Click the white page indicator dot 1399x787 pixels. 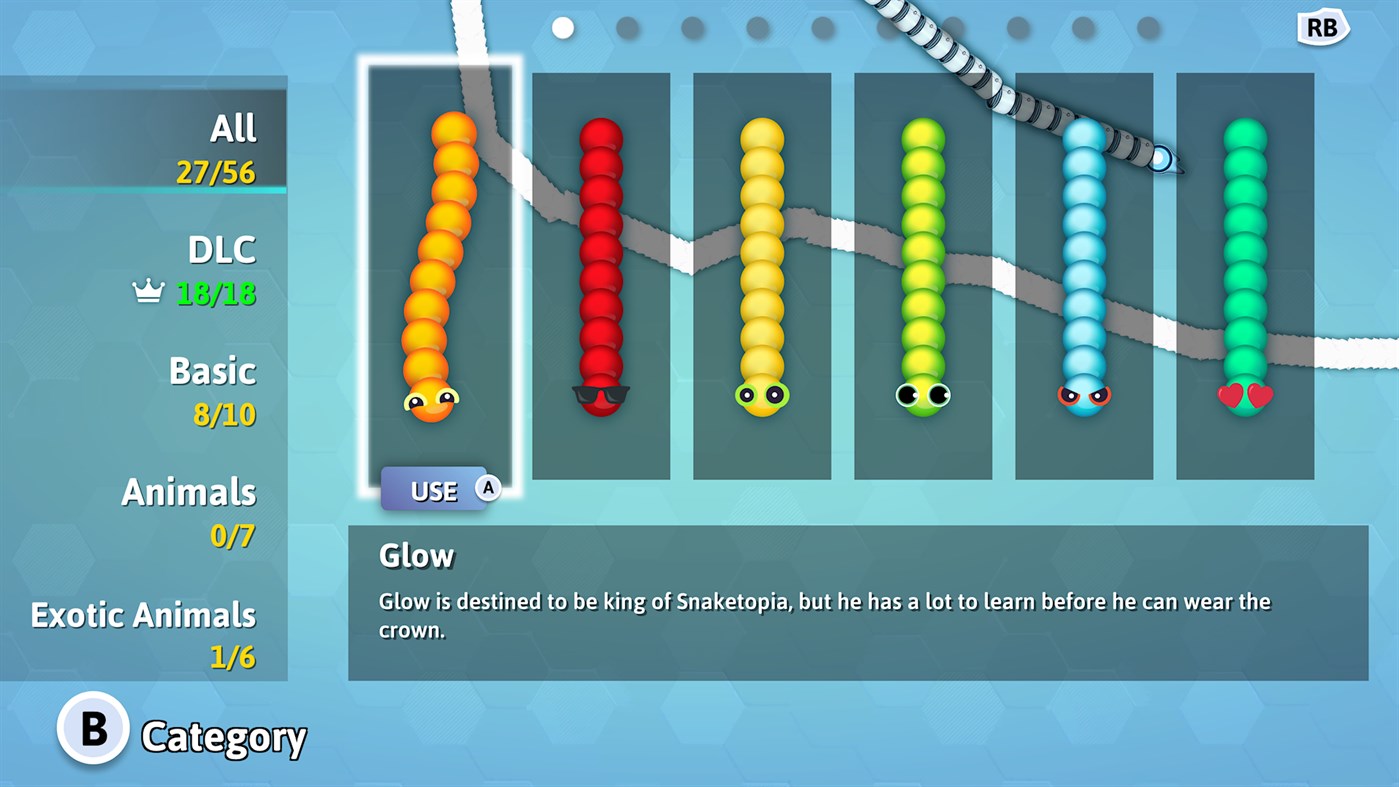click(x=563, y=28)
